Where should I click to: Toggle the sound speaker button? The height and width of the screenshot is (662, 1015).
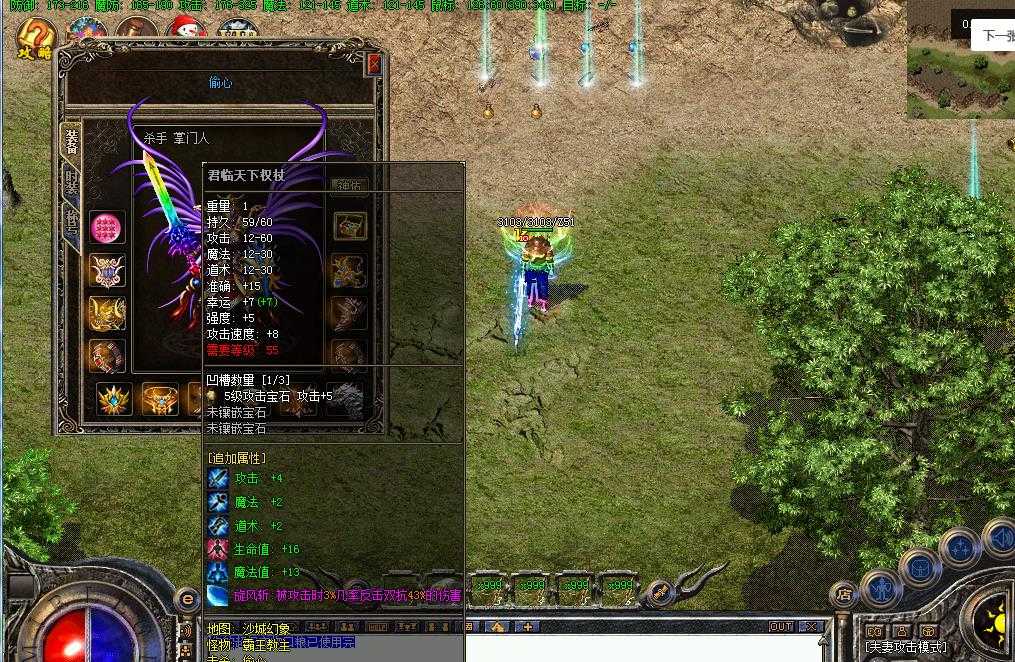click(x=1000, y=537)
